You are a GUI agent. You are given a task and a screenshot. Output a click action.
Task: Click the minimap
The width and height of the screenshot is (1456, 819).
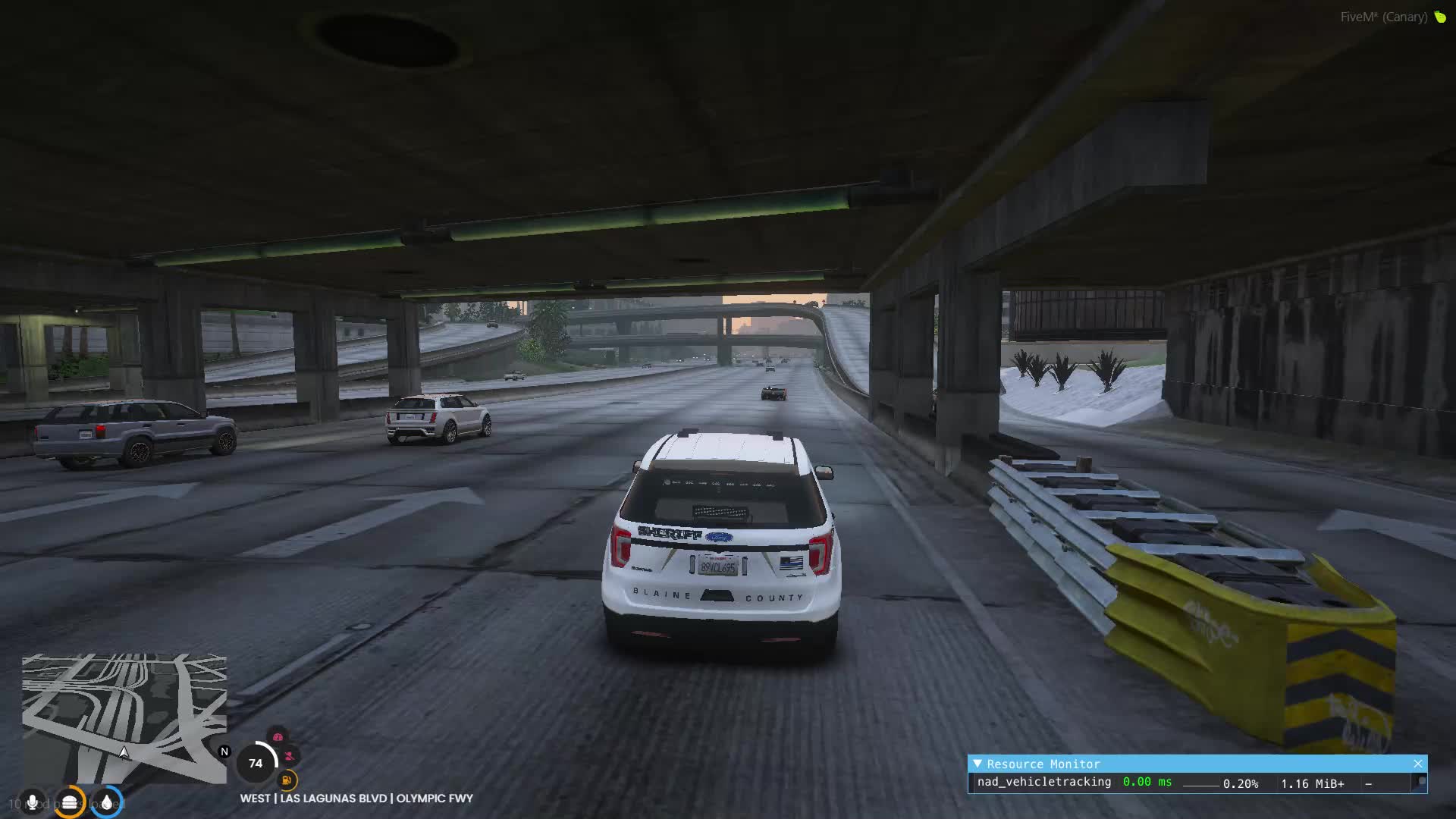click(124, 718)
